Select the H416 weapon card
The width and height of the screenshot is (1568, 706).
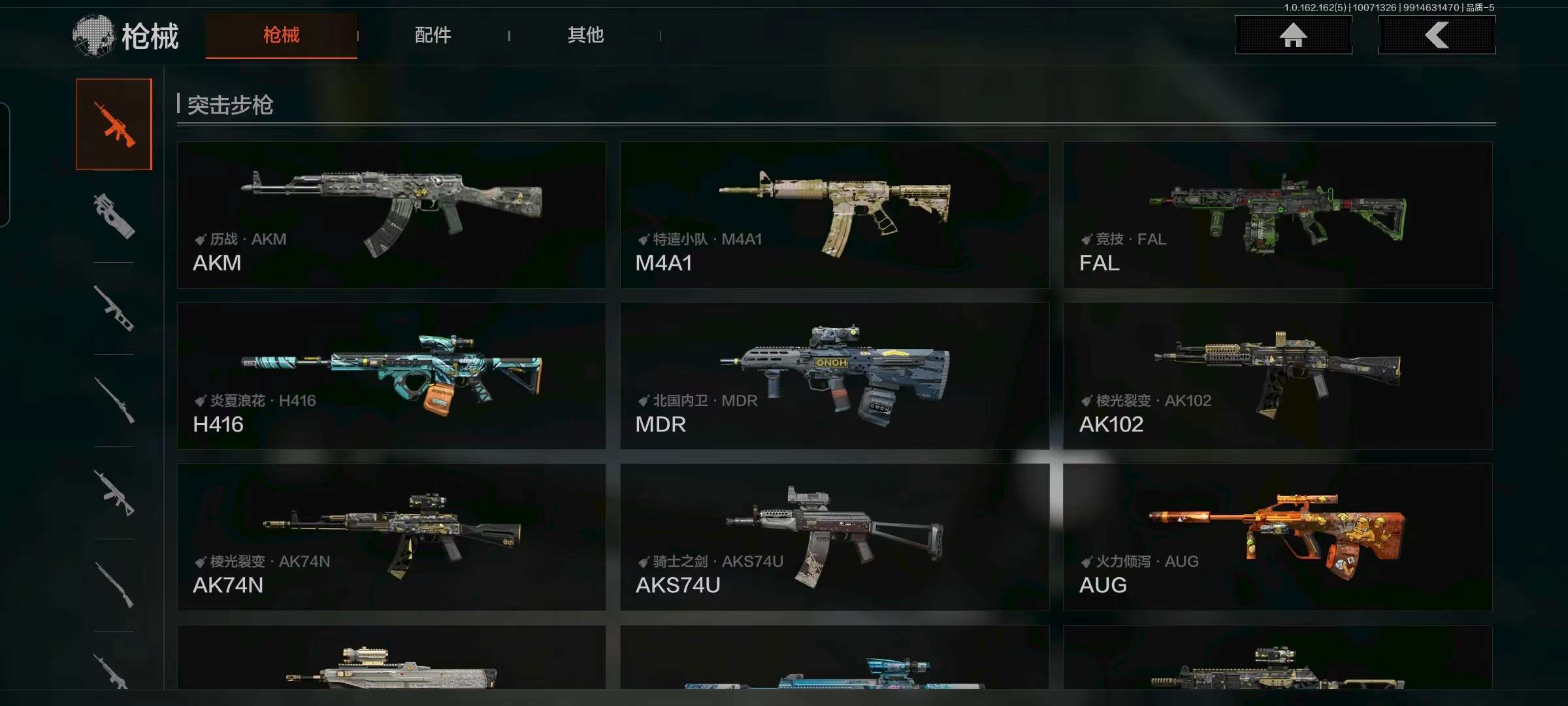click(x=391, y=376)
